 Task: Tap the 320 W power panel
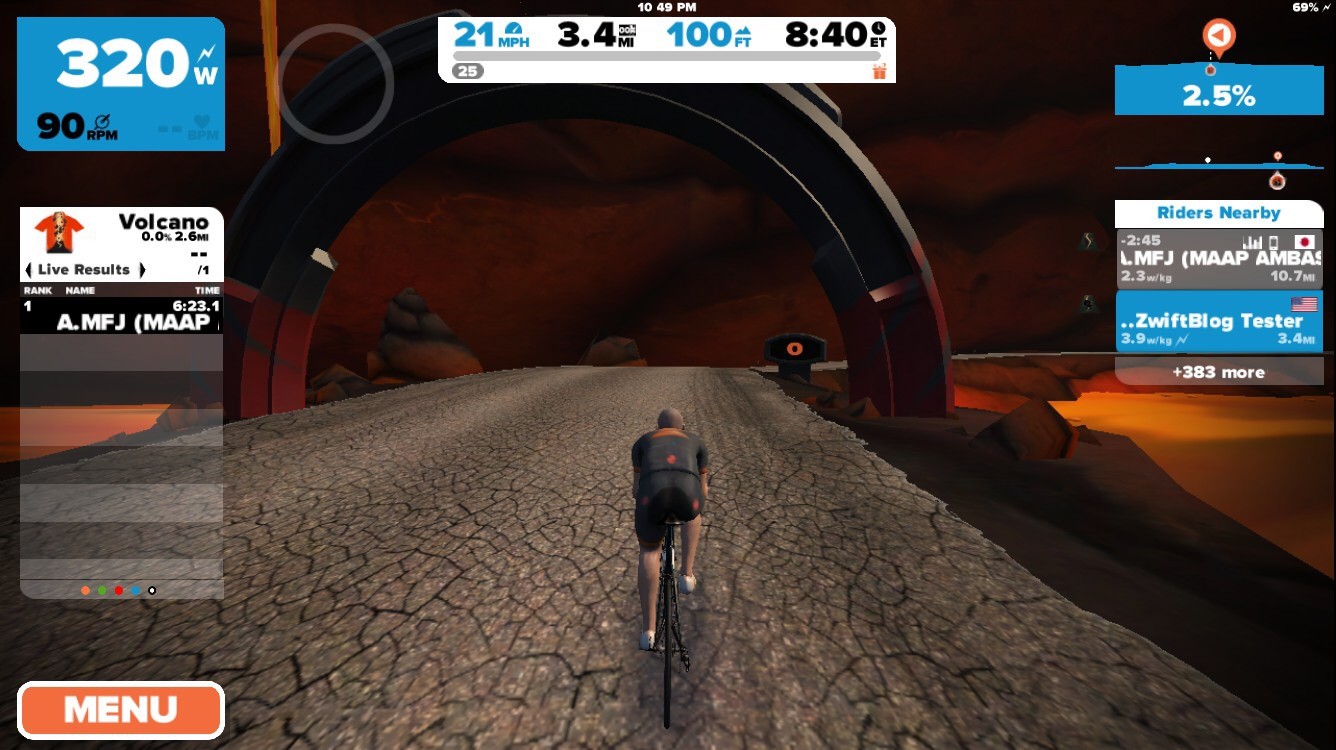120,84
